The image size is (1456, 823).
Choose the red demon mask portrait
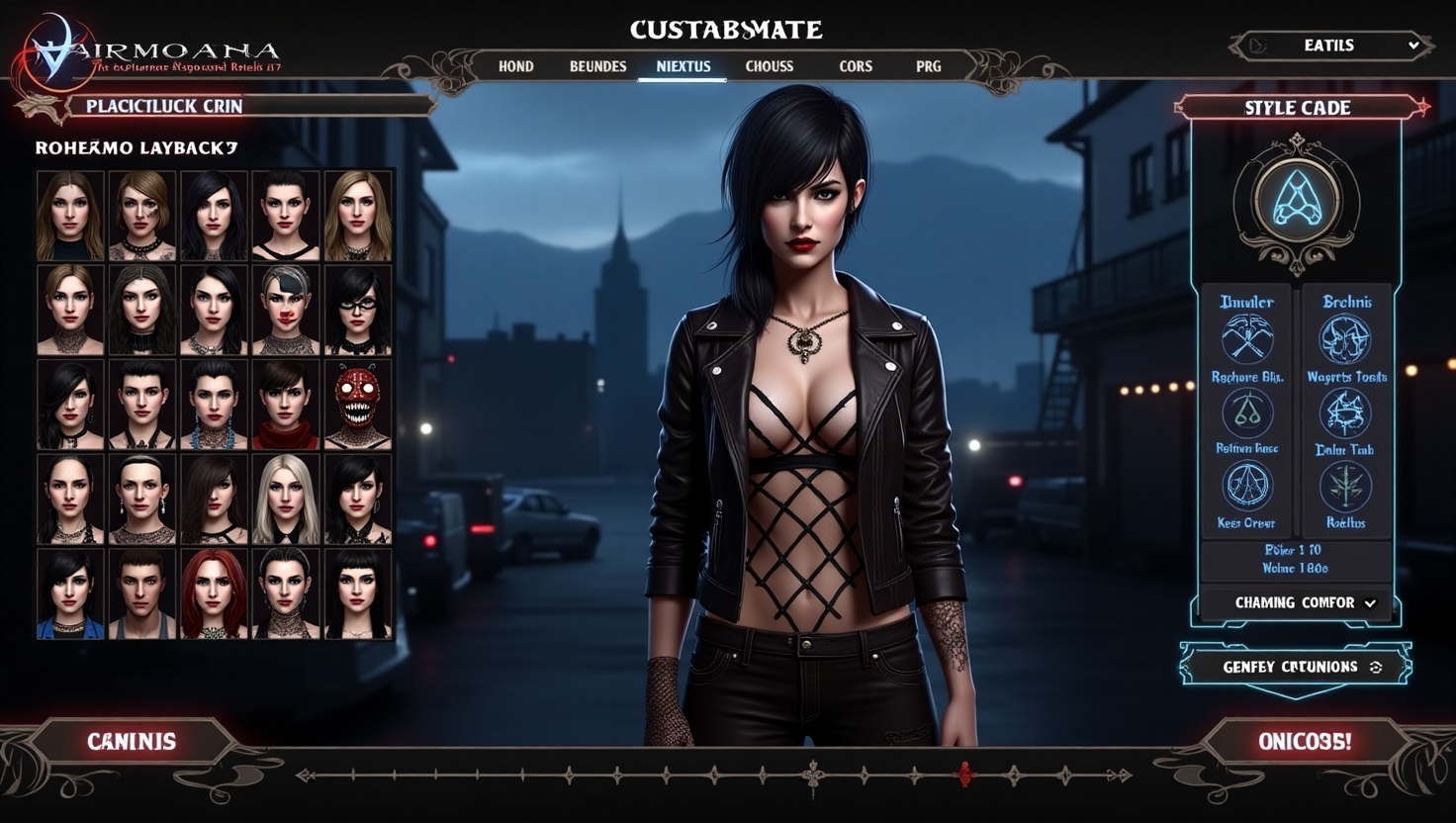coord(357,405)
